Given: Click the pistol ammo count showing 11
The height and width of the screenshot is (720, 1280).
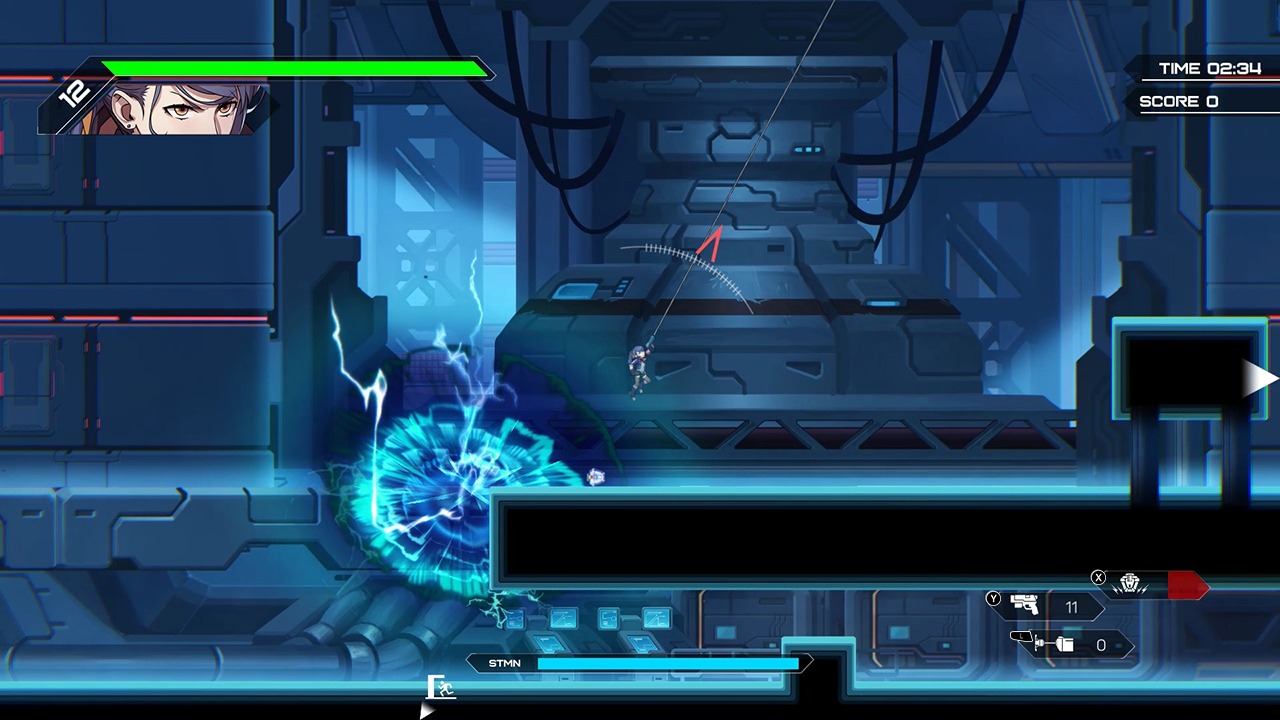Looking at the screenshot, I should coord(1072,607).
